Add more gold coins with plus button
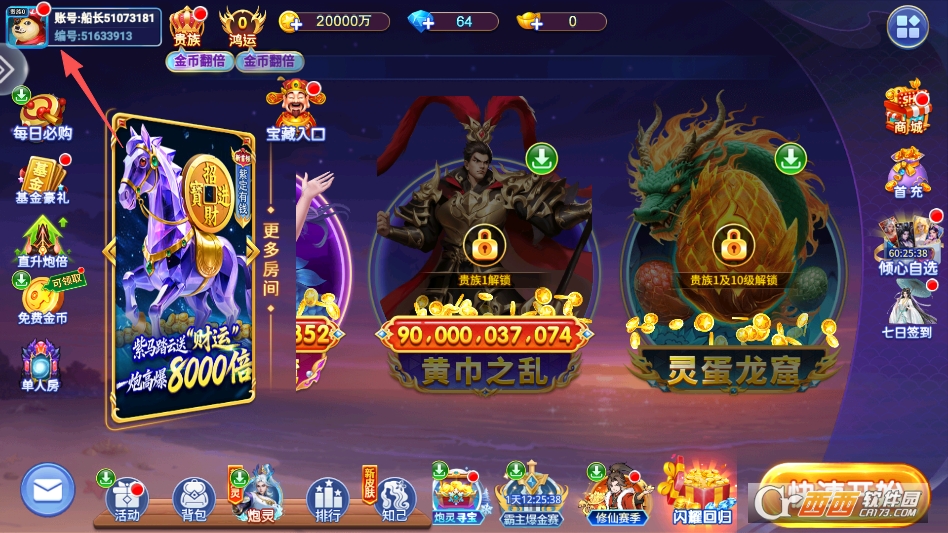 pyautogui.click(x=290, y=21)
